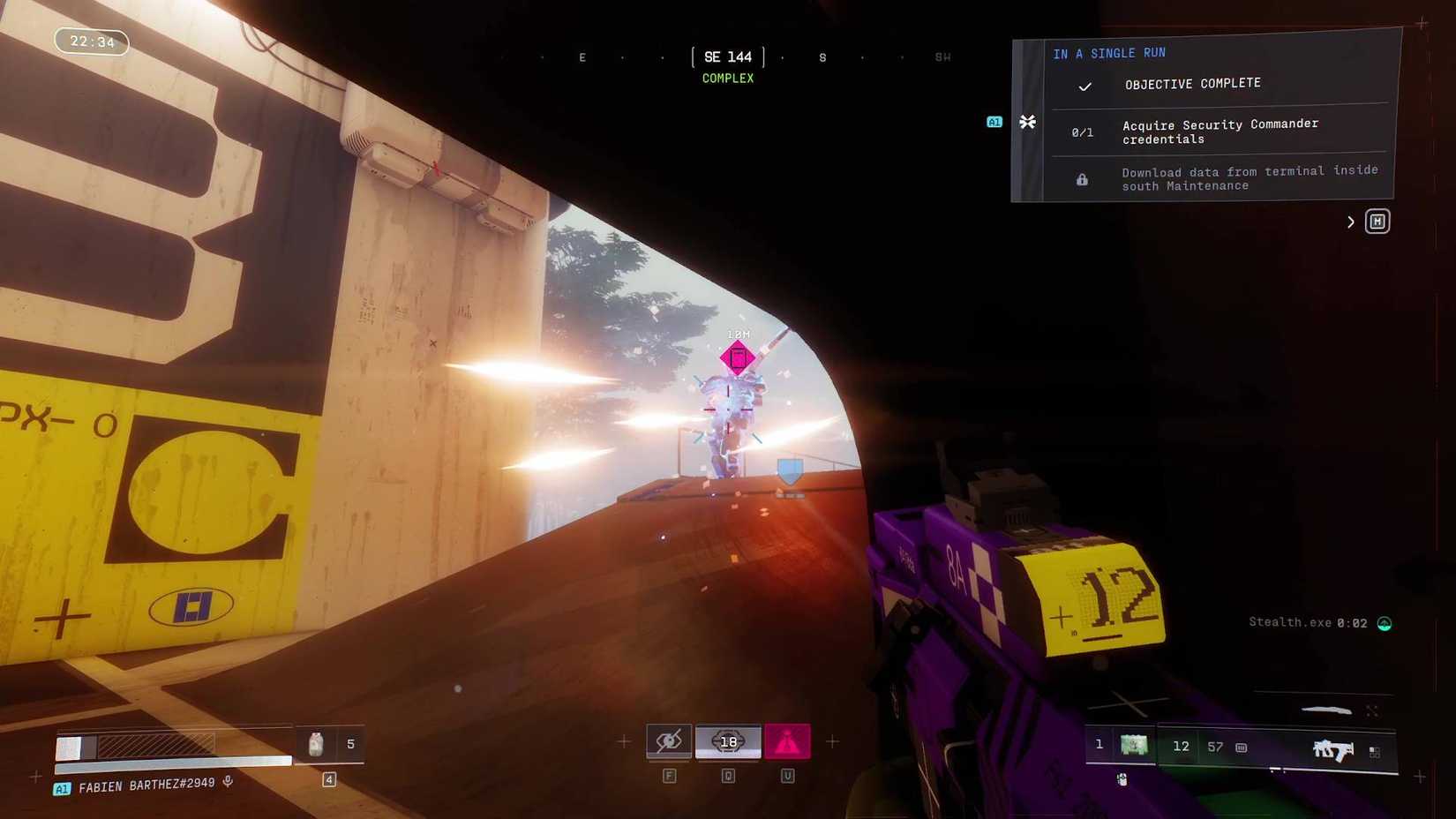Expand the objective panel with the right chevron
The height and width of the screenshot is (819, 1456).
click(x=1350, y=222)
